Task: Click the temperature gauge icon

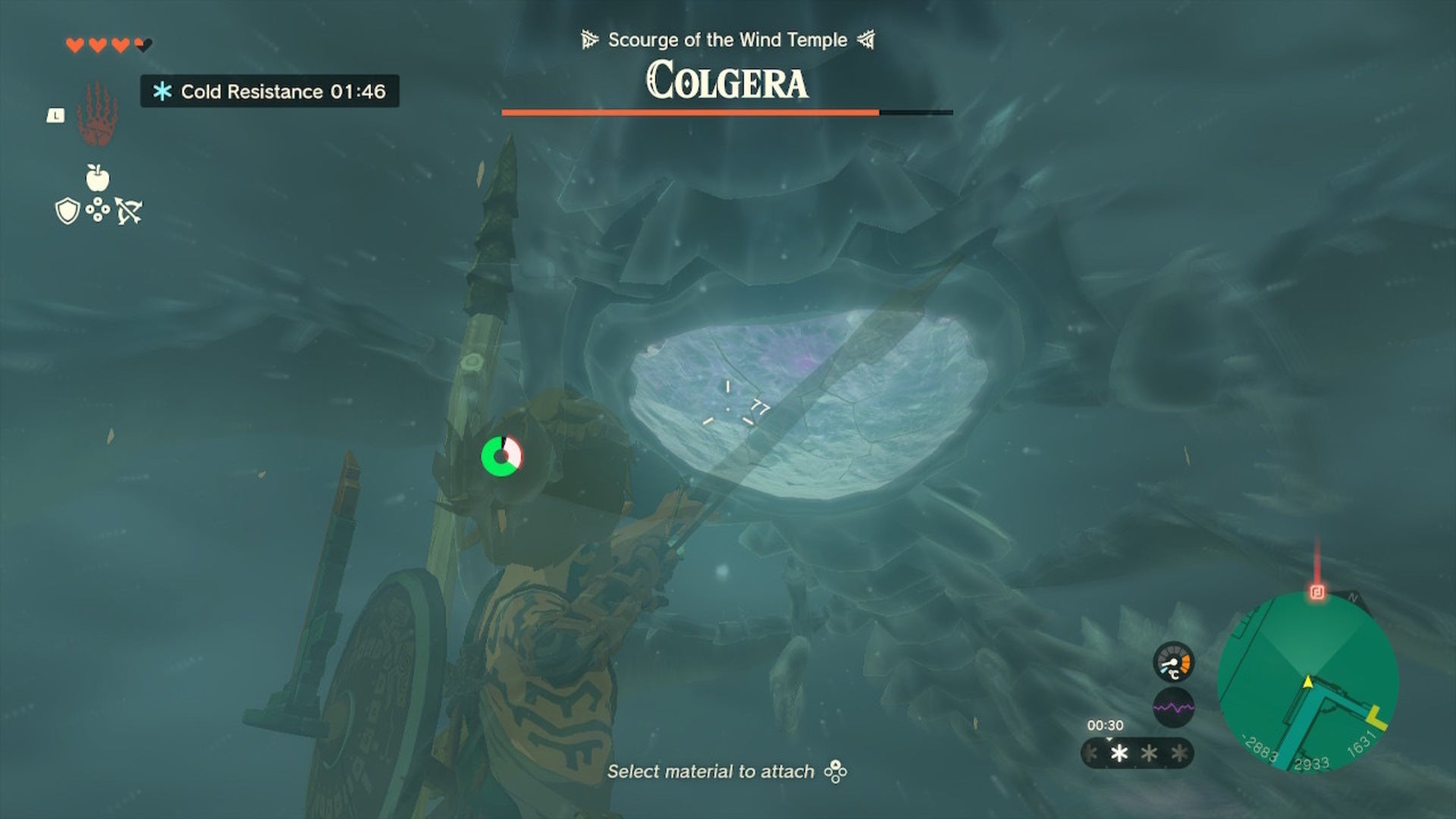Action: [x=1173, y=663]
